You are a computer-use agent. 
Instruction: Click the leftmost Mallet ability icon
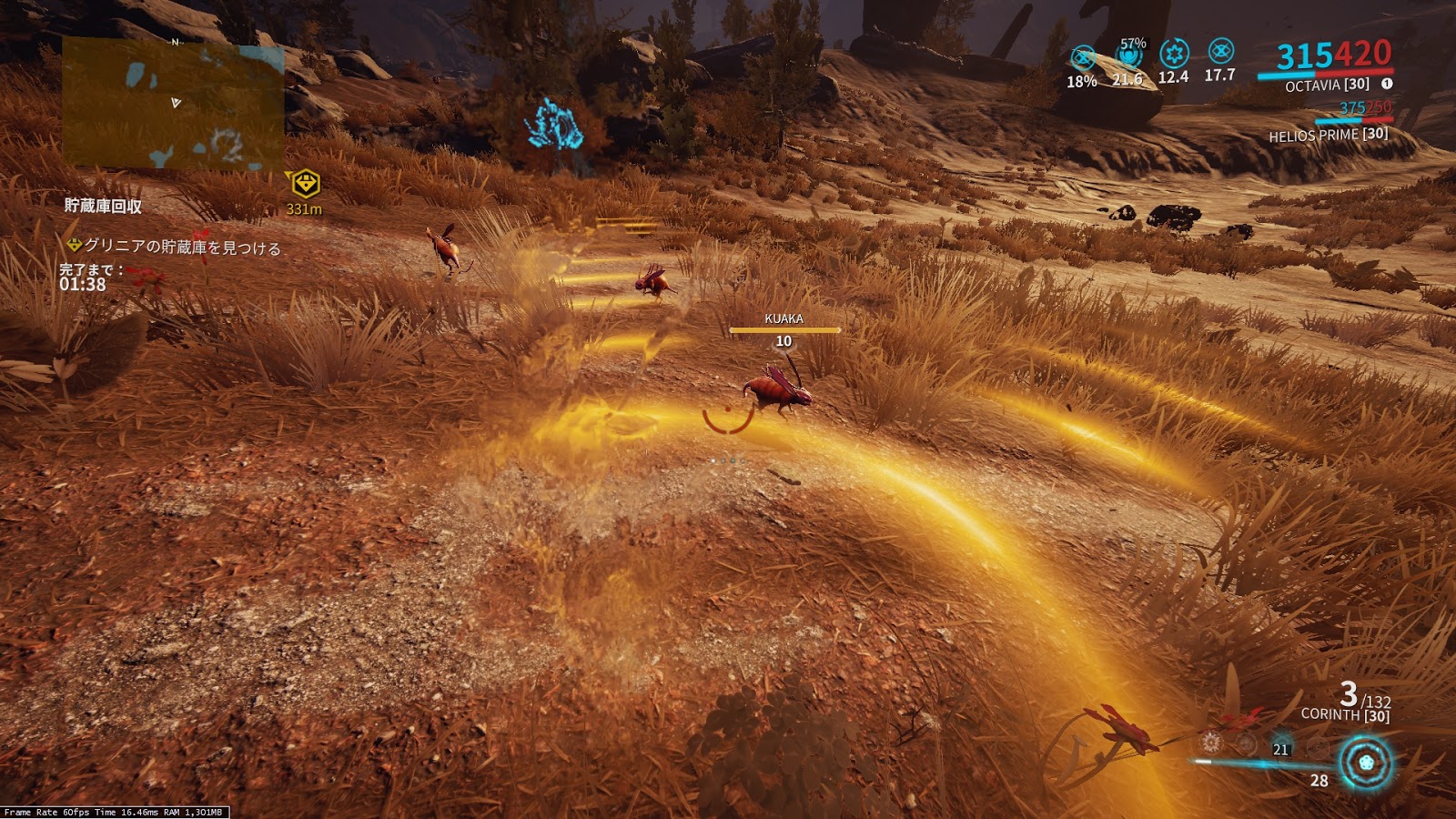tap(1209, 744)
